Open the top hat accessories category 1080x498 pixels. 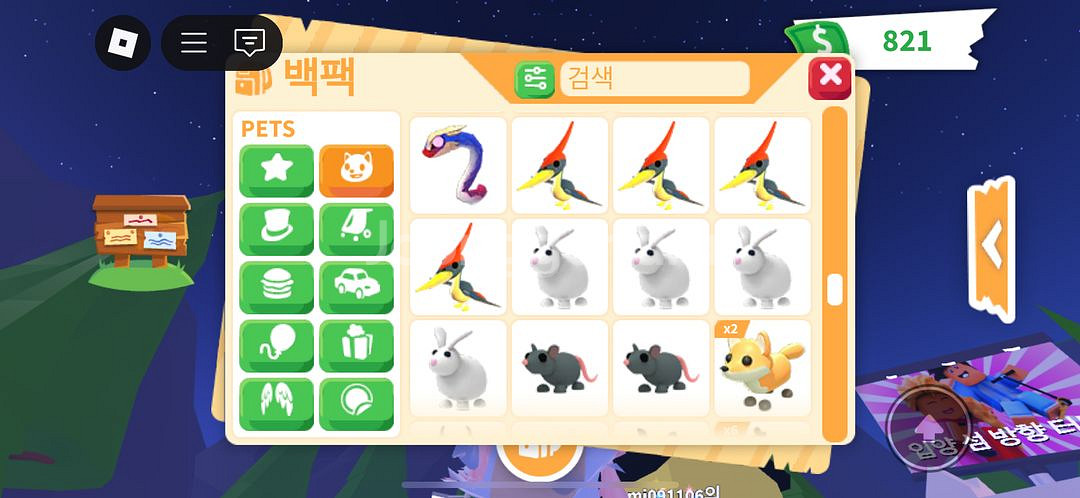click(276, 229)
